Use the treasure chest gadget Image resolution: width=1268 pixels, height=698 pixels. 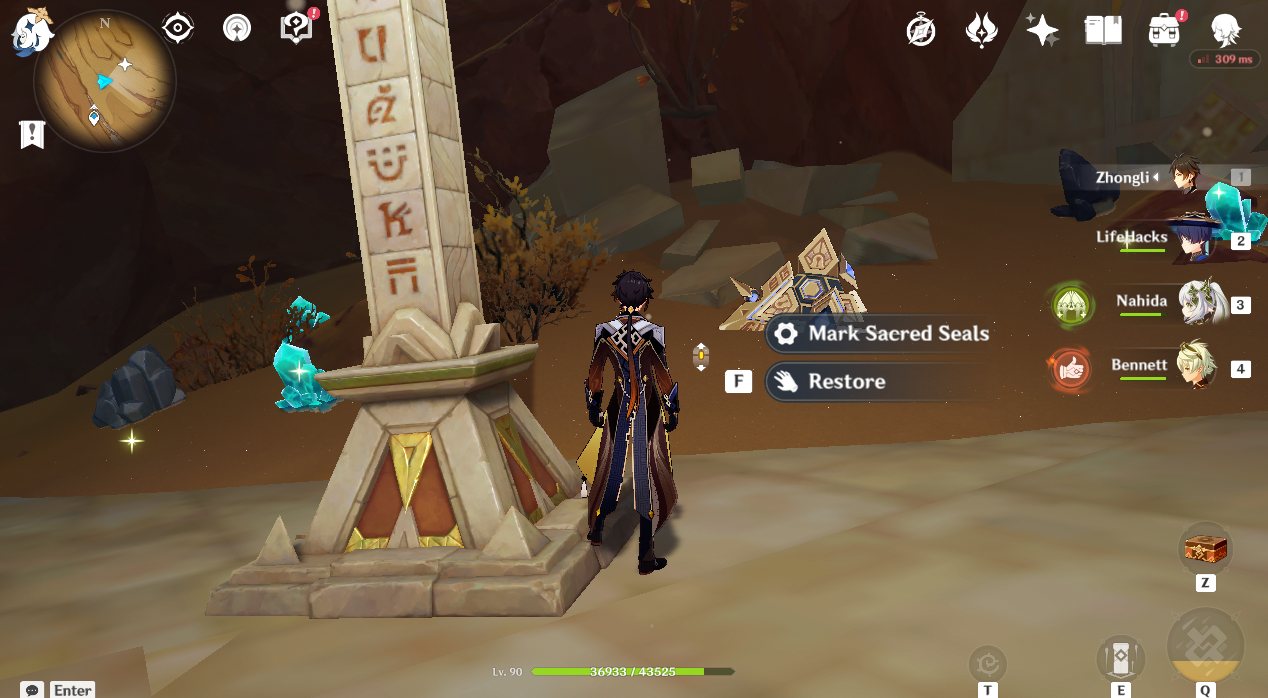point(1205,548)
